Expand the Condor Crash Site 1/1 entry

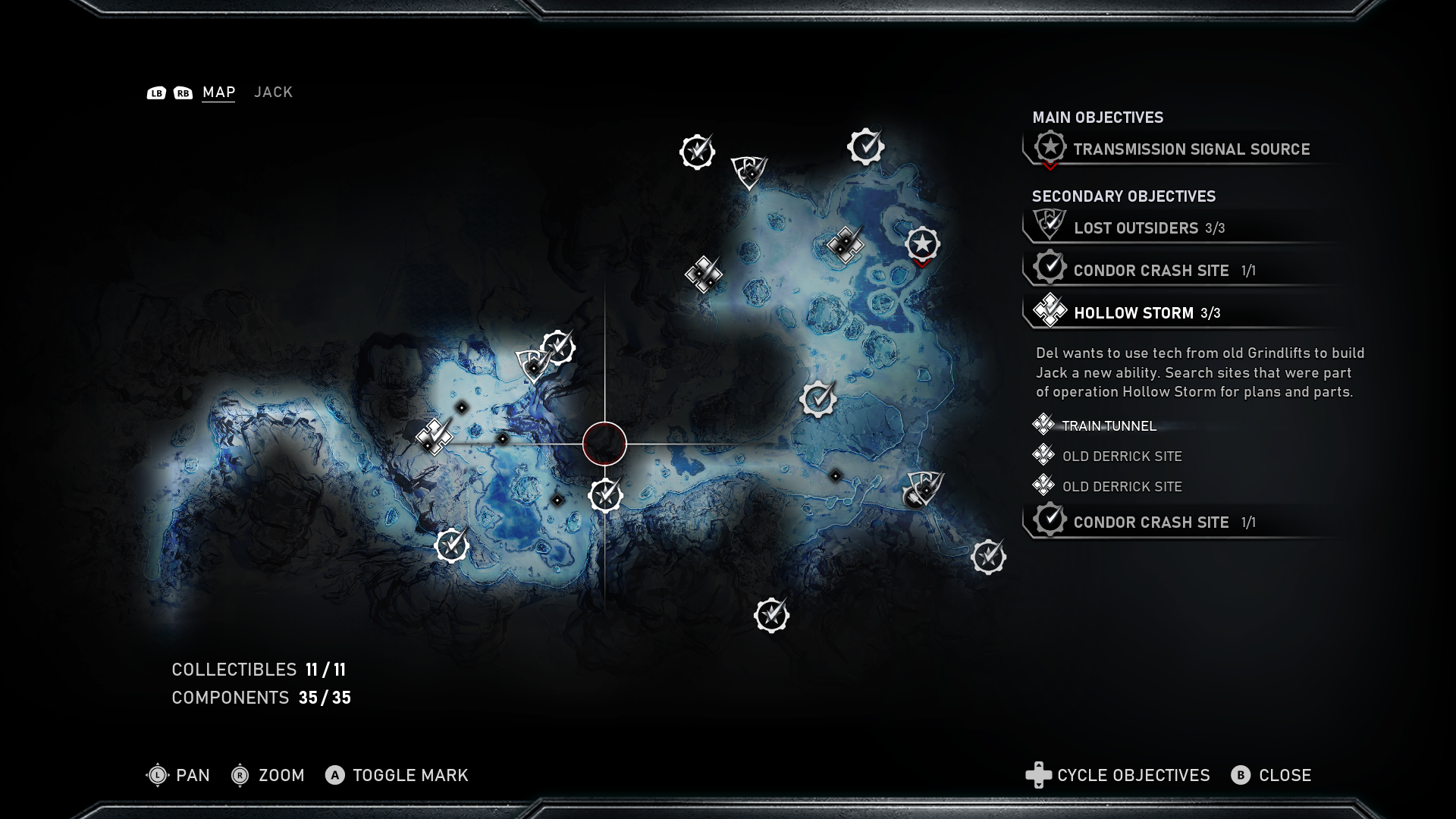[x=1153, y=522]
